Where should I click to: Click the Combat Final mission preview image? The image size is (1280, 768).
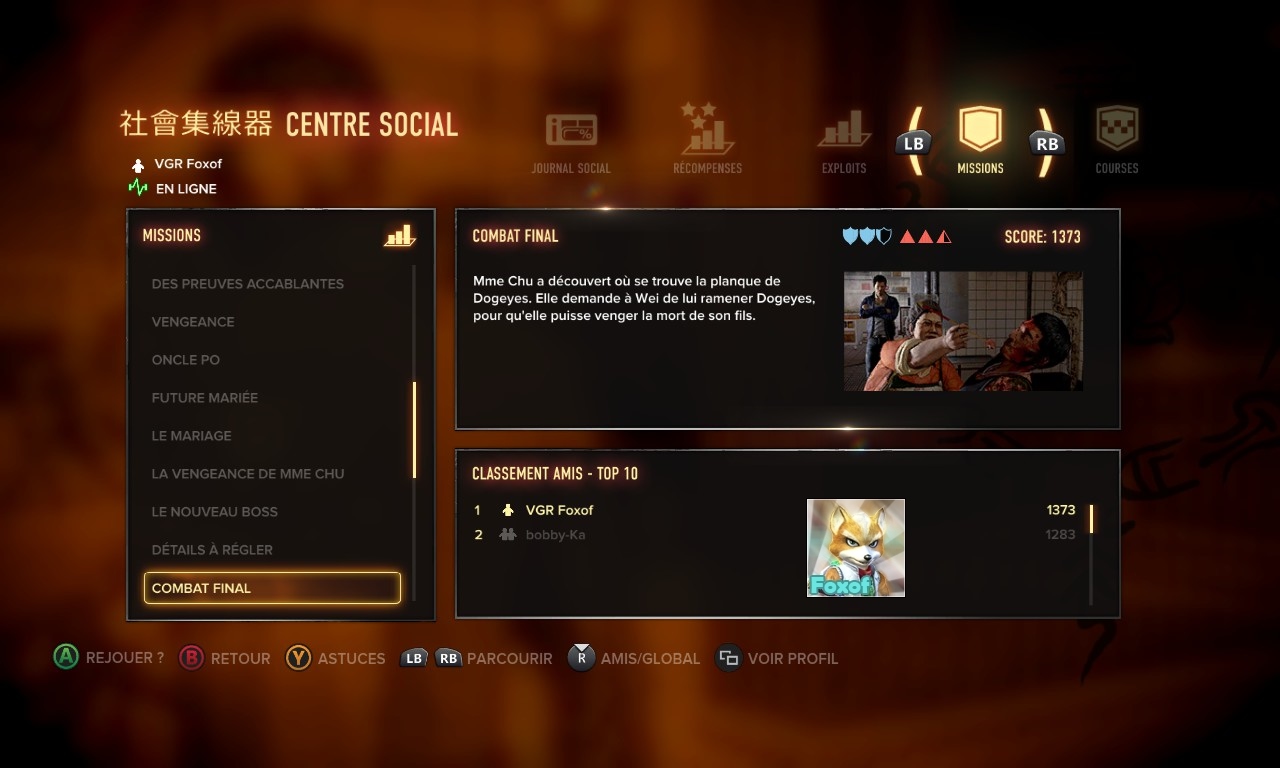tap(963, 331)
